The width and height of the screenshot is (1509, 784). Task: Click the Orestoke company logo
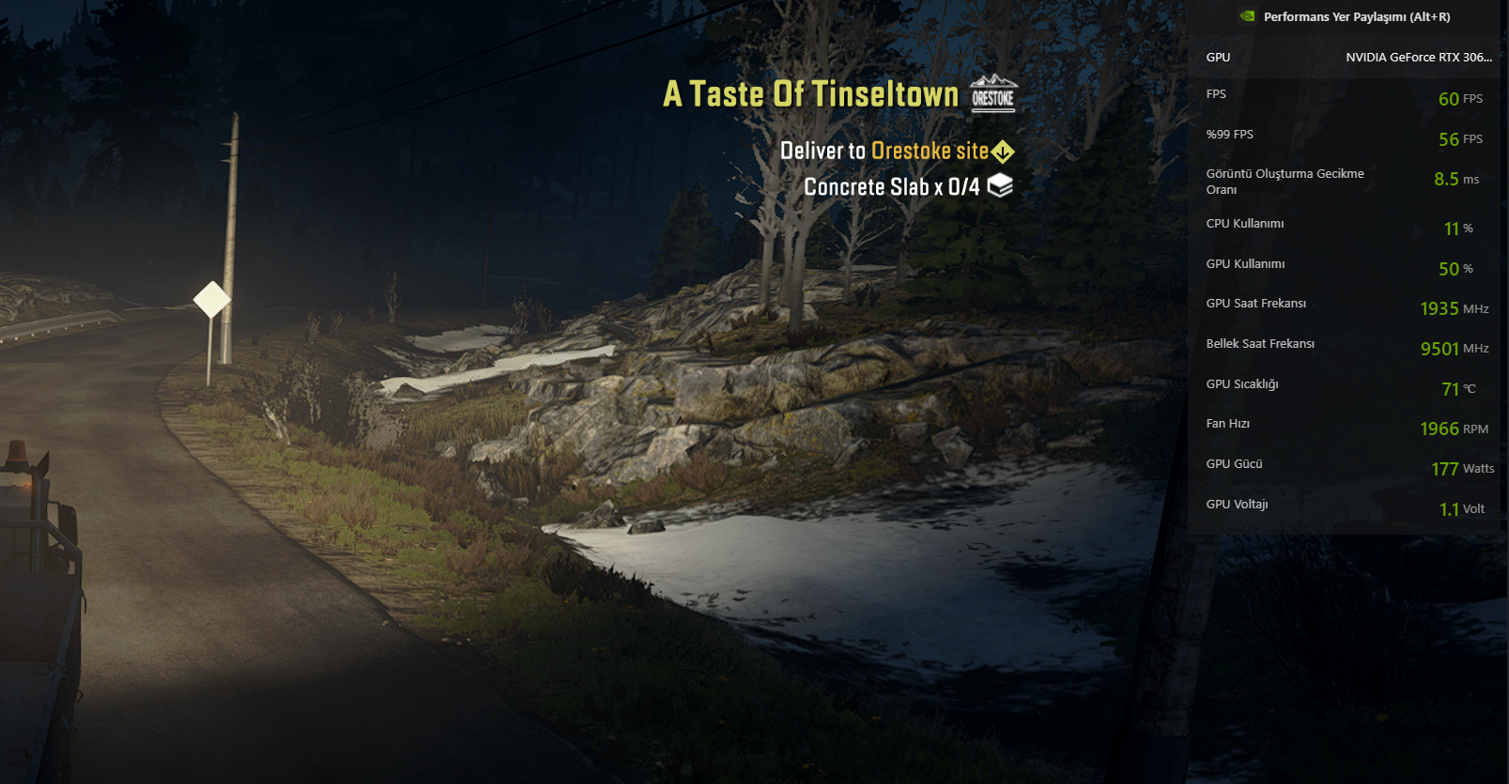[992, 93]
